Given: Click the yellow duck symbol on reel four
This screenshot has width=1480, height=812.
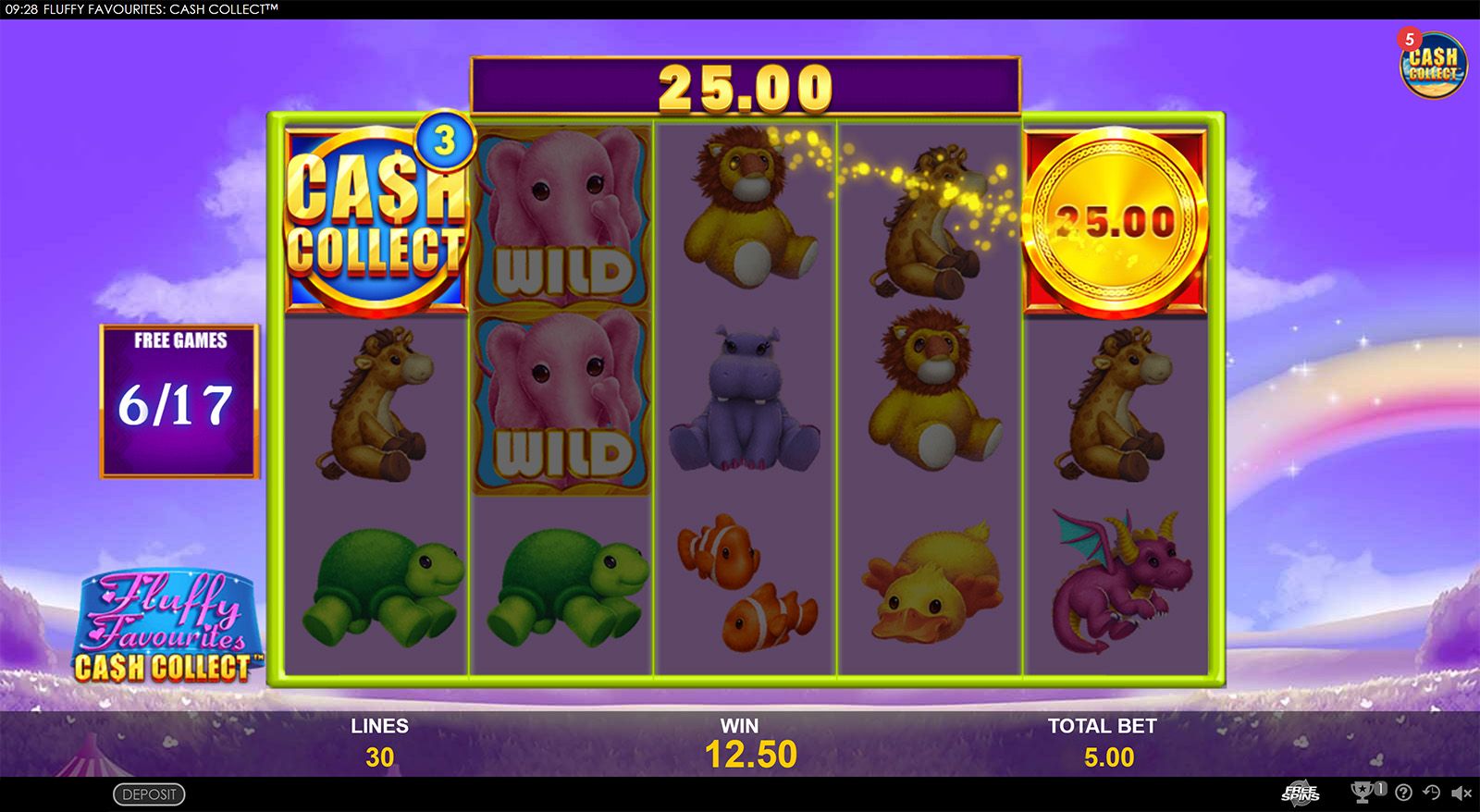Looking at the screenshot, I should pyautogui.click(x=931, y=583).
